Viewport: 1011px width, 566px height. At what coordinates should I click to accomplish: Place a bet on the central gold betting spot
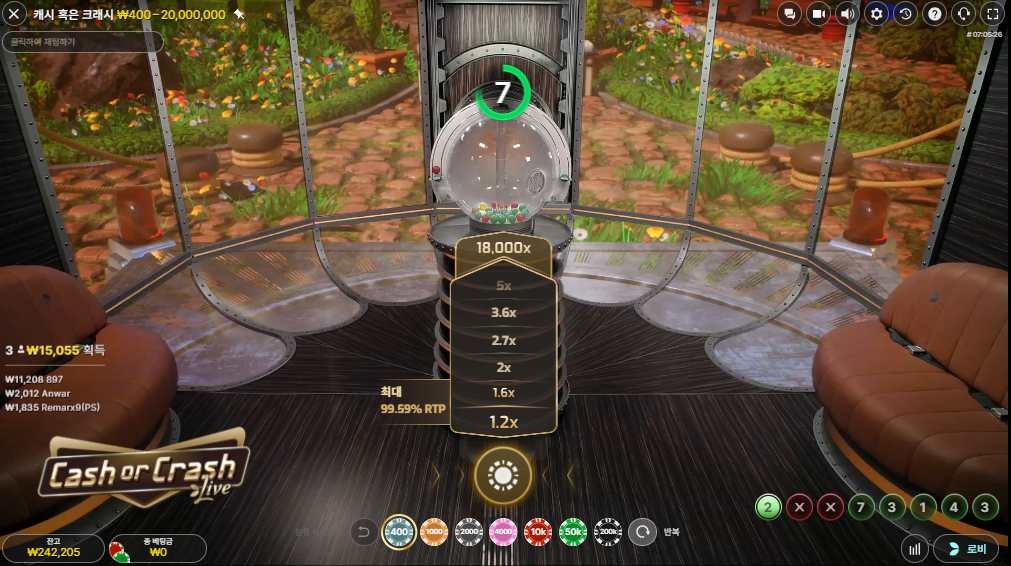[502, 476]
